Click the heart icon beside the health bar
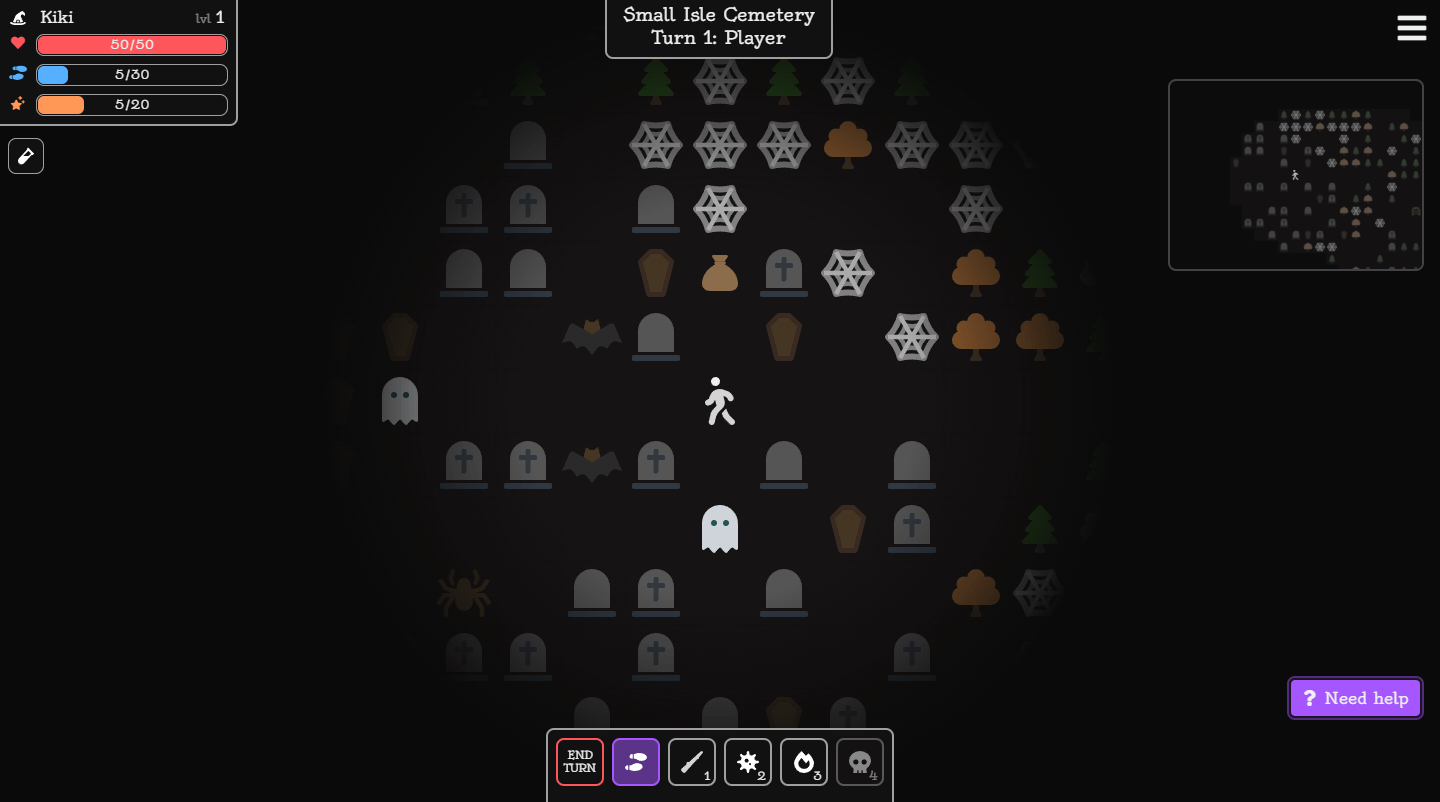The width and height of the screenshot is (1440, 802). pyautogui.click(x=17, y=44)
